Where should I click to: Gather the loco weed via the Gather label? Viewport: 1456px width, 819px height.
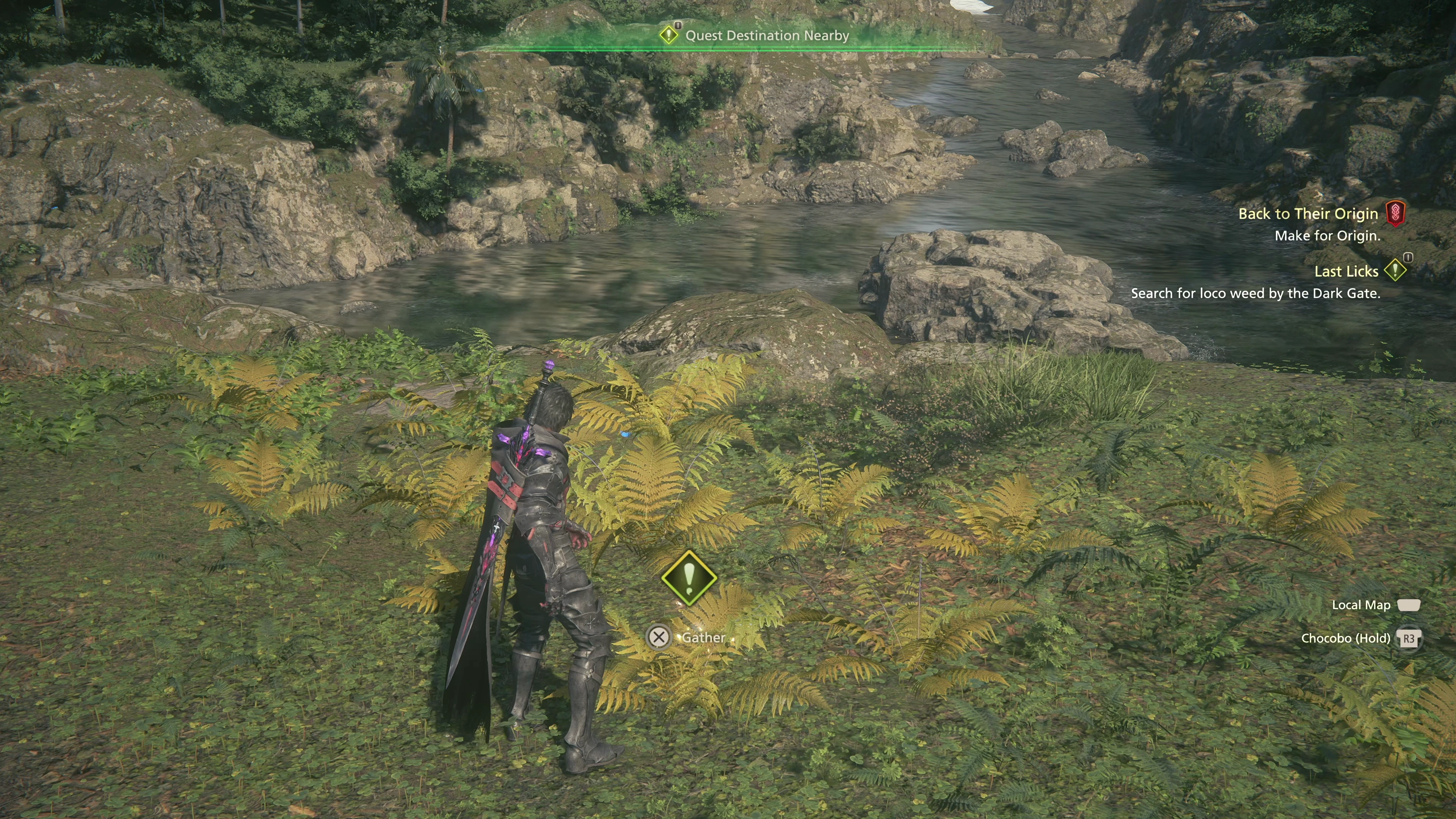[703, 637]
